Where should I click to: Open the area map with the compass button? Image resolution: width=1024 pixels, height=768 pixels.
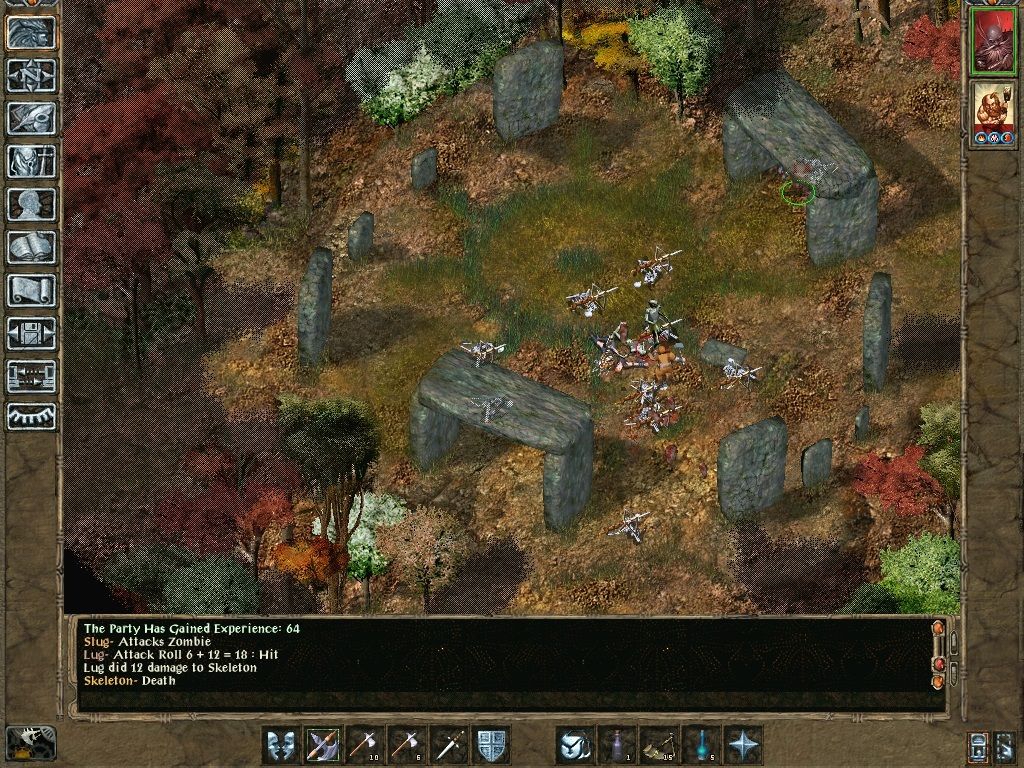[31, 76]
